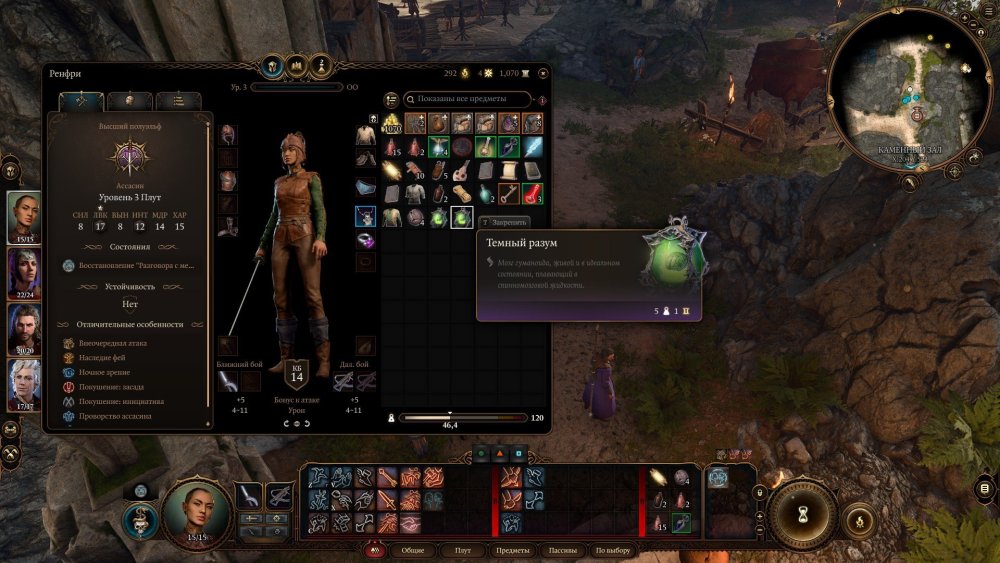Image resolution: width=1000 pixels, height=563 pixels.
Task: Click the campfire rest button
Action: coord(856,518)
